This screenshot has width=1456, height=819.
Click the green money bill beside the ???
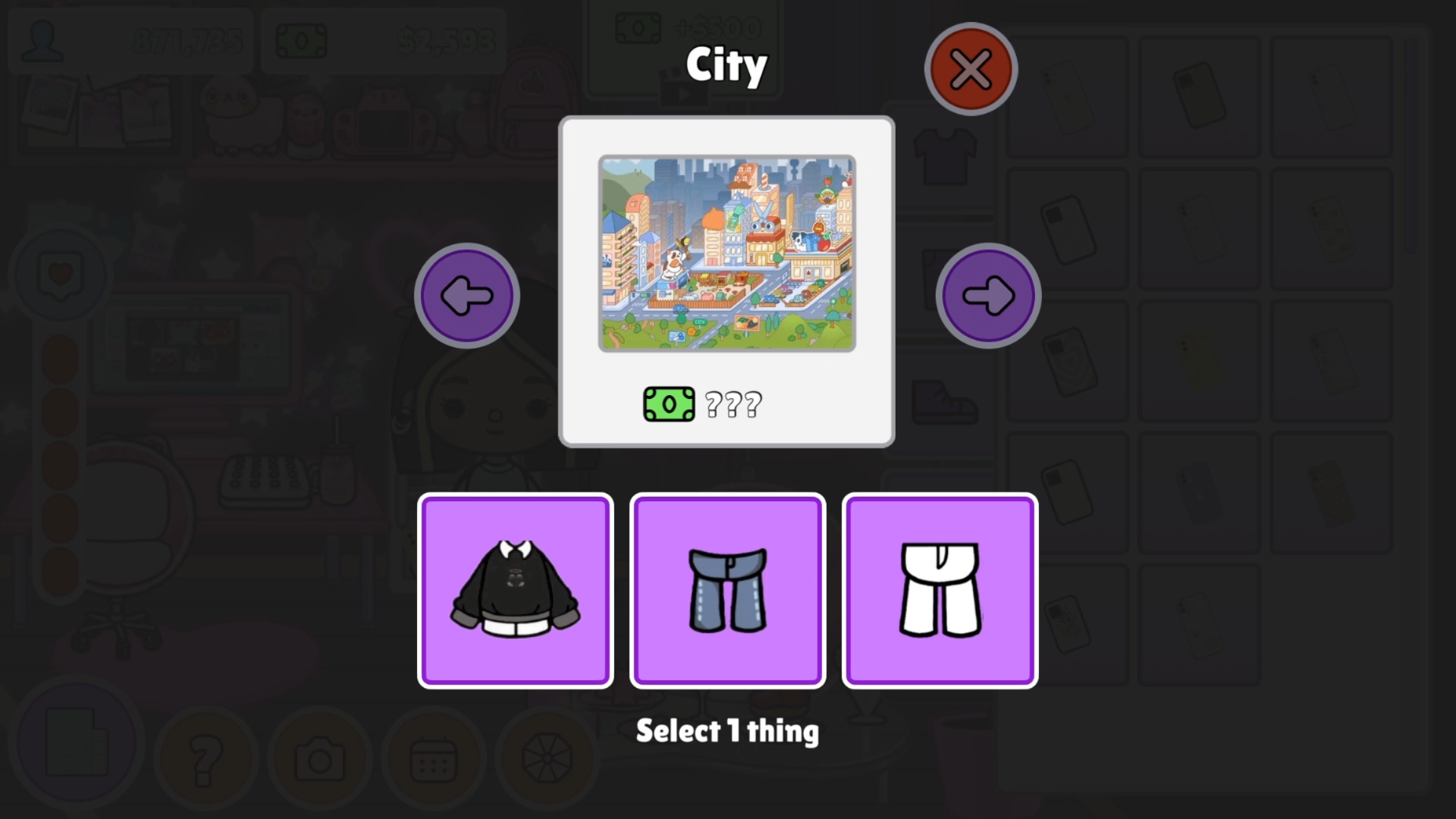pos(669,403)
